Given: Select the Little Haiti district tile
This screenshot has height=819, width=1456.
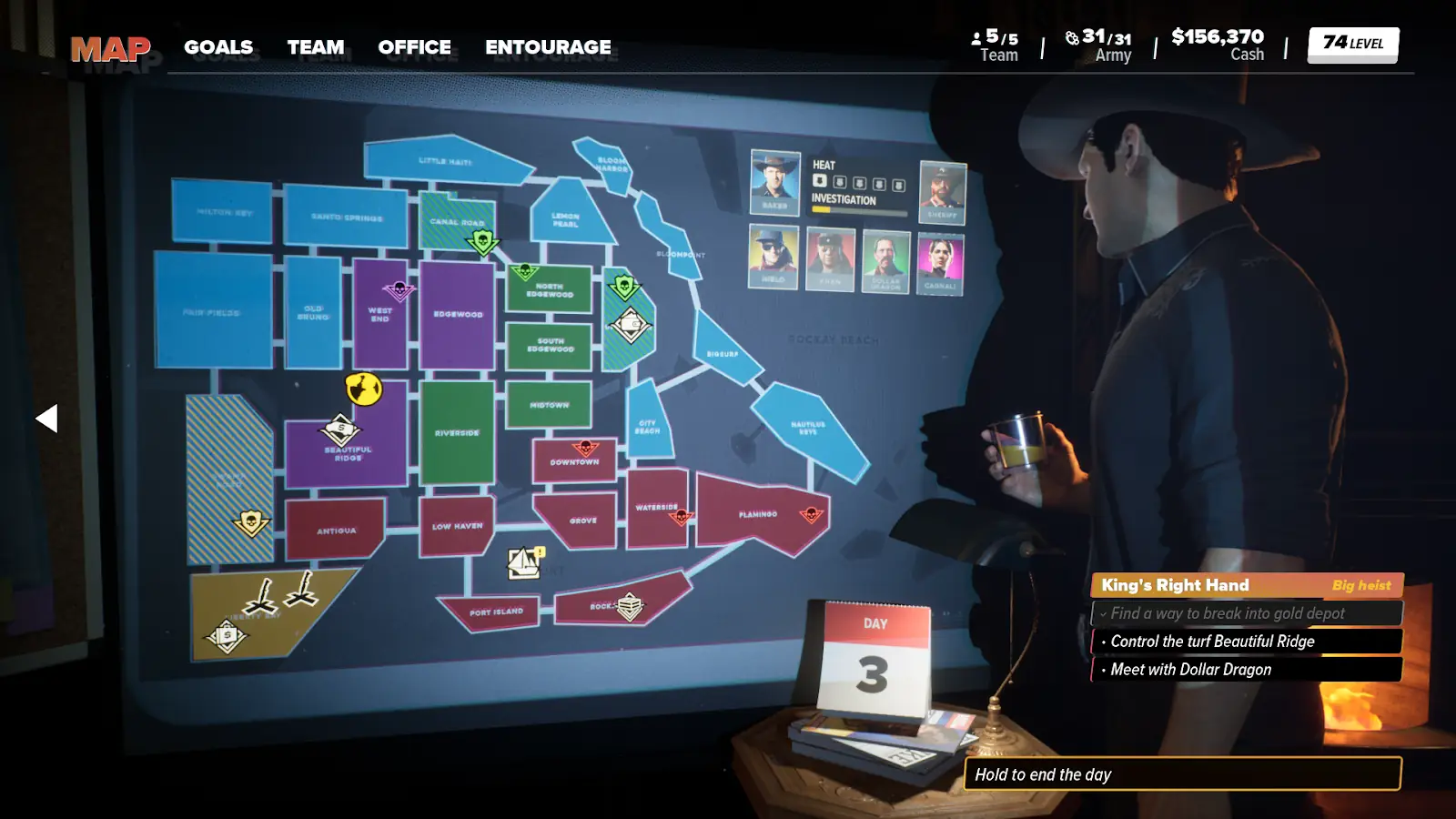Looking at the screenshot, I should [445, 161].
